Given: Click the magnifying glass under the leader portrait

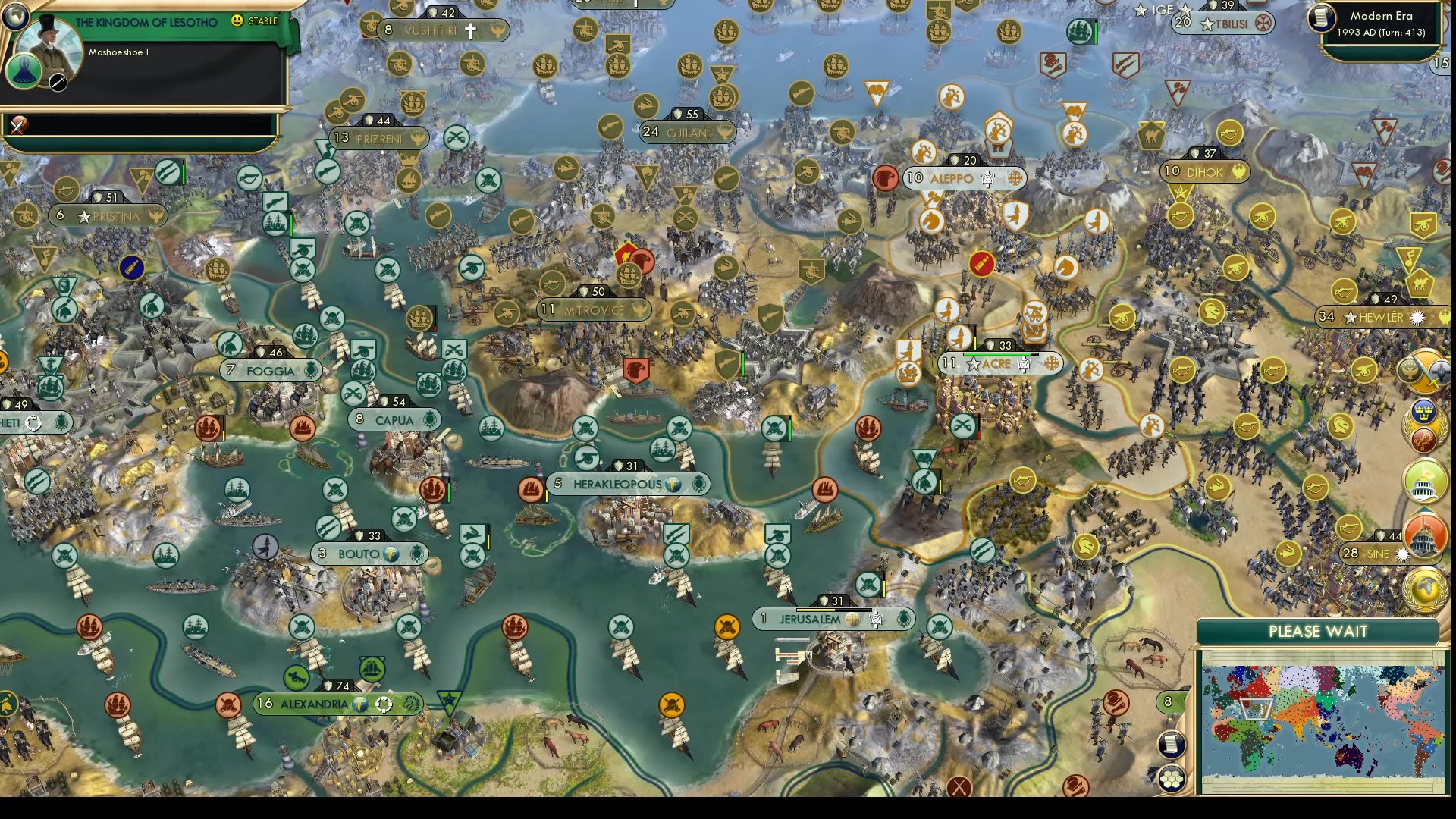Looking at the screenshot, I should [57, 80].
